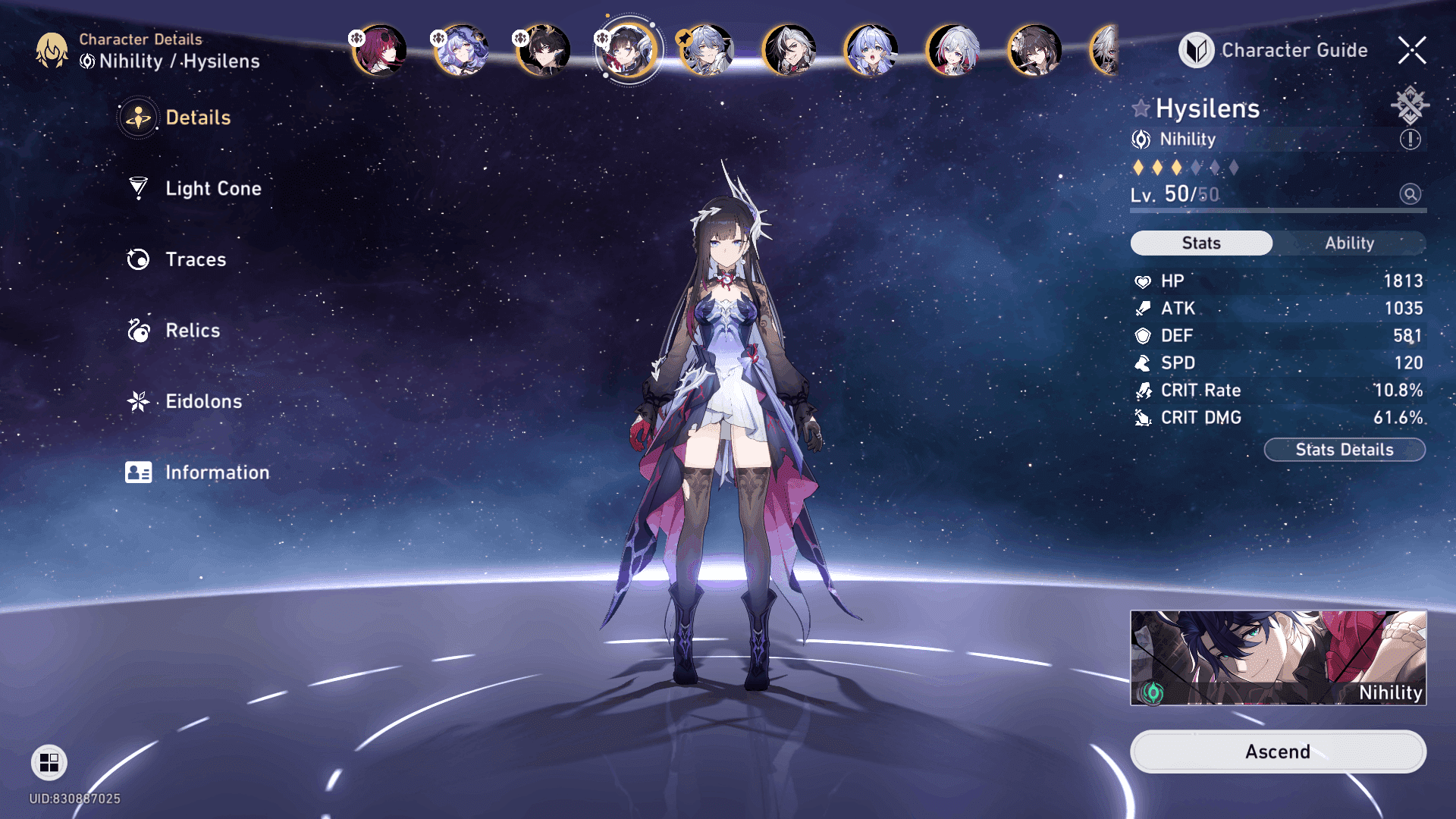Open Stats Details
The width and height of the screenshot is (1456, 819).
coord(1344,450)
